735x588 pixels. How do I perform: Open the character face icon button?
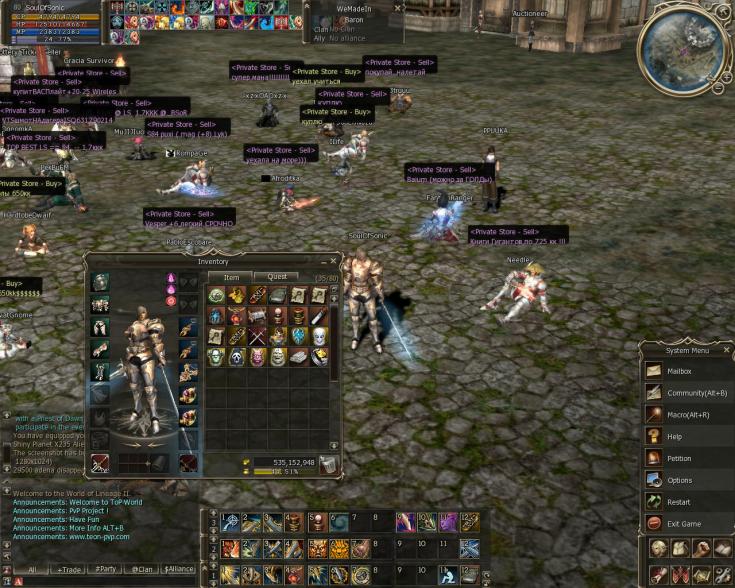tap(659, 548)
